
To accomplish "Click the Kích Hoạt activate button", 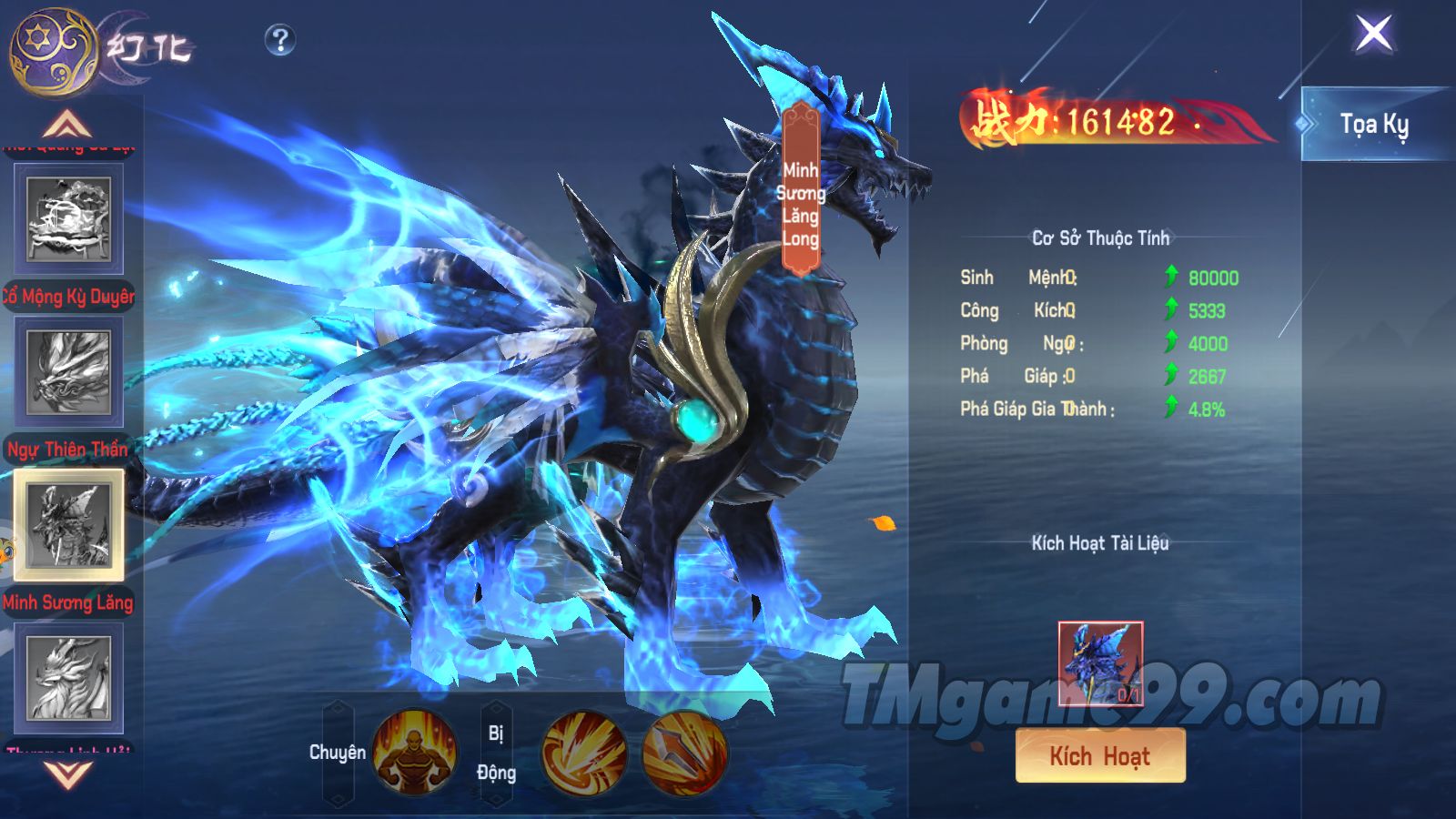I will point(1100,755).
